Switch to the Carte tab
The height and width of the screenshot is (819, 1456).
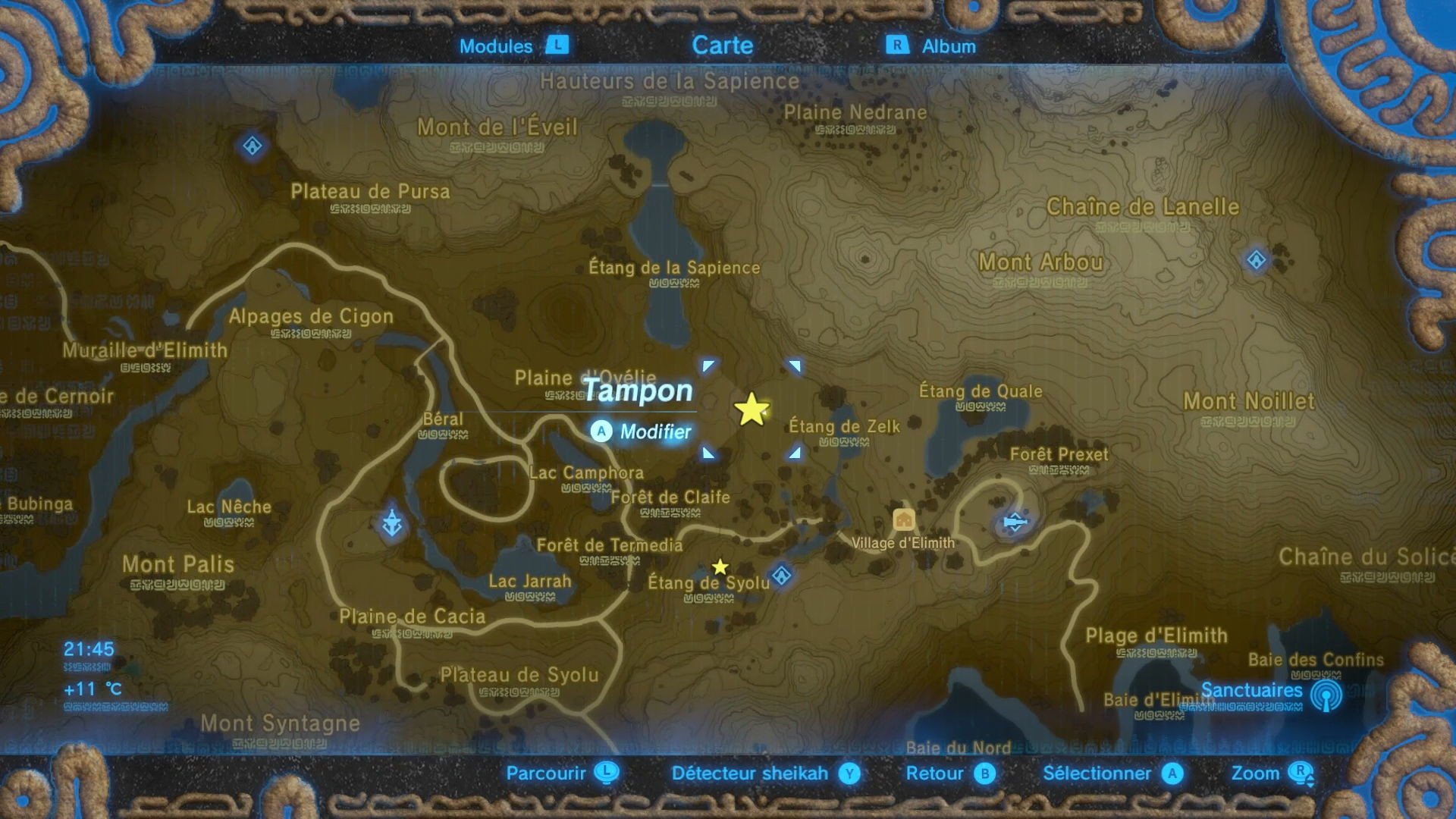click(723, 45)
